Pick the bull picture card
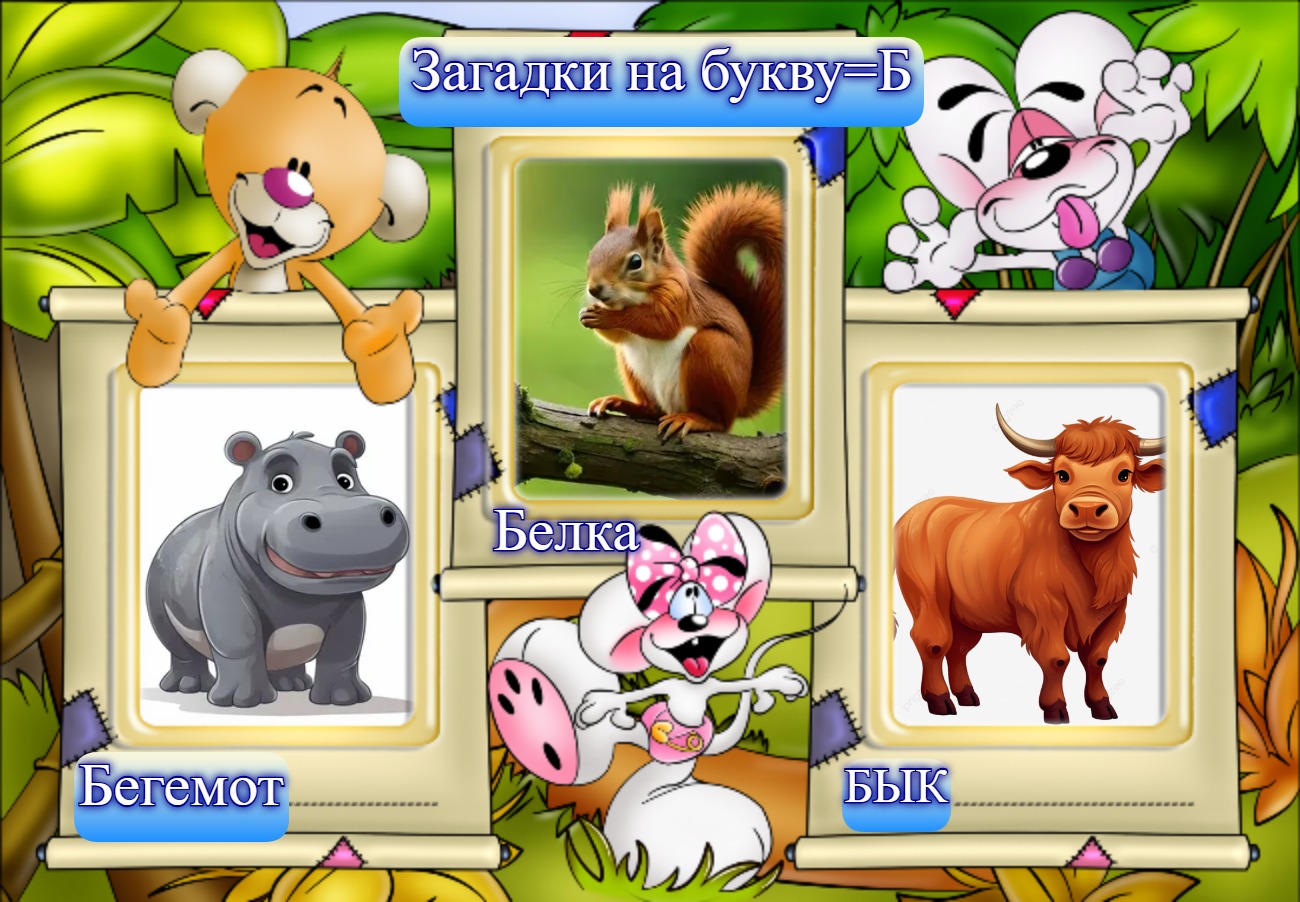This screenshot has width=1300, height=902. (x=1028, y=555)
